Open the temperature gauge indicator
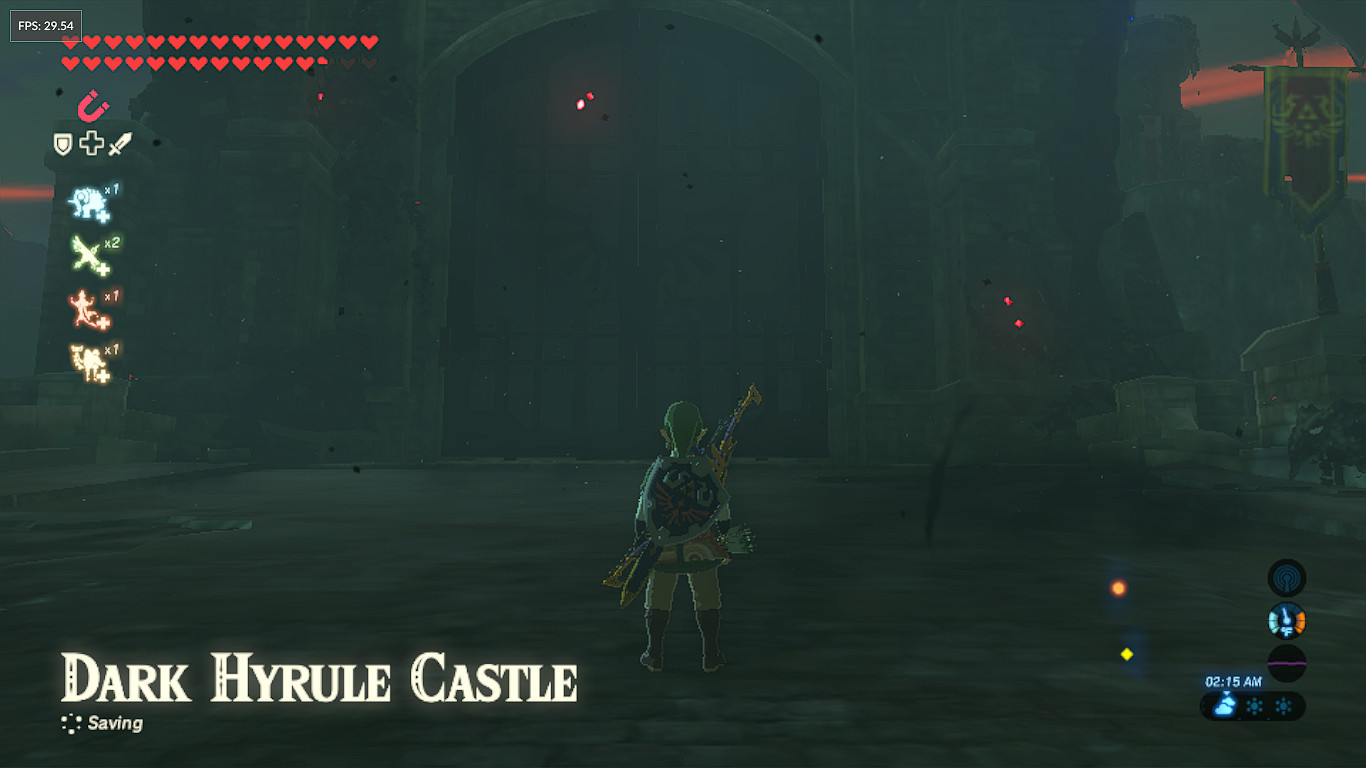The height and width of the screenshot is (768, 1366). [x=1287, y=620]
